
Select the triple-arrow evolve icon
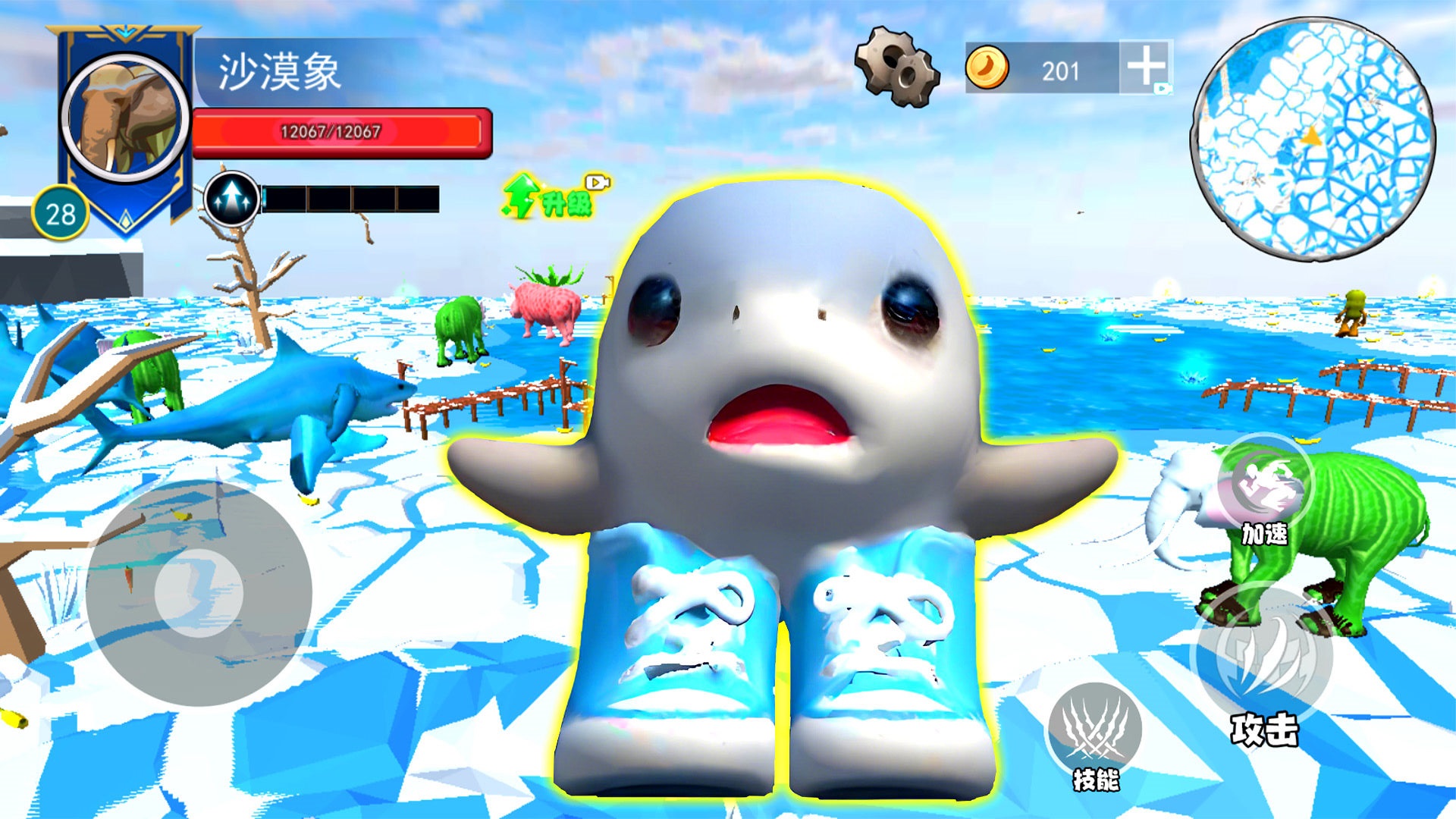coord(232,199)
